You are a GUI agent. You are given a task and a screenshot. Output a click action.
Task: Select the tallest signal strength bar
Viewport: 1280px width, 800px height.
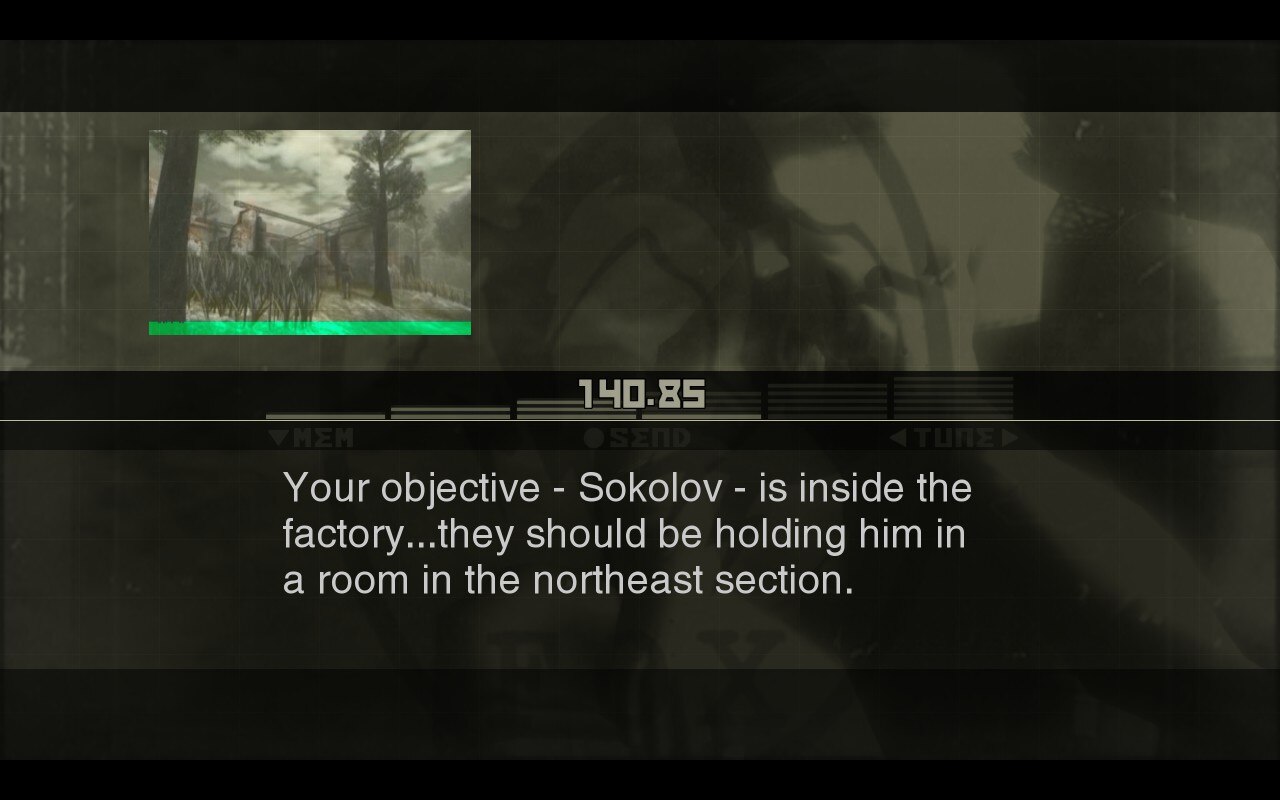tap(955, 400)
